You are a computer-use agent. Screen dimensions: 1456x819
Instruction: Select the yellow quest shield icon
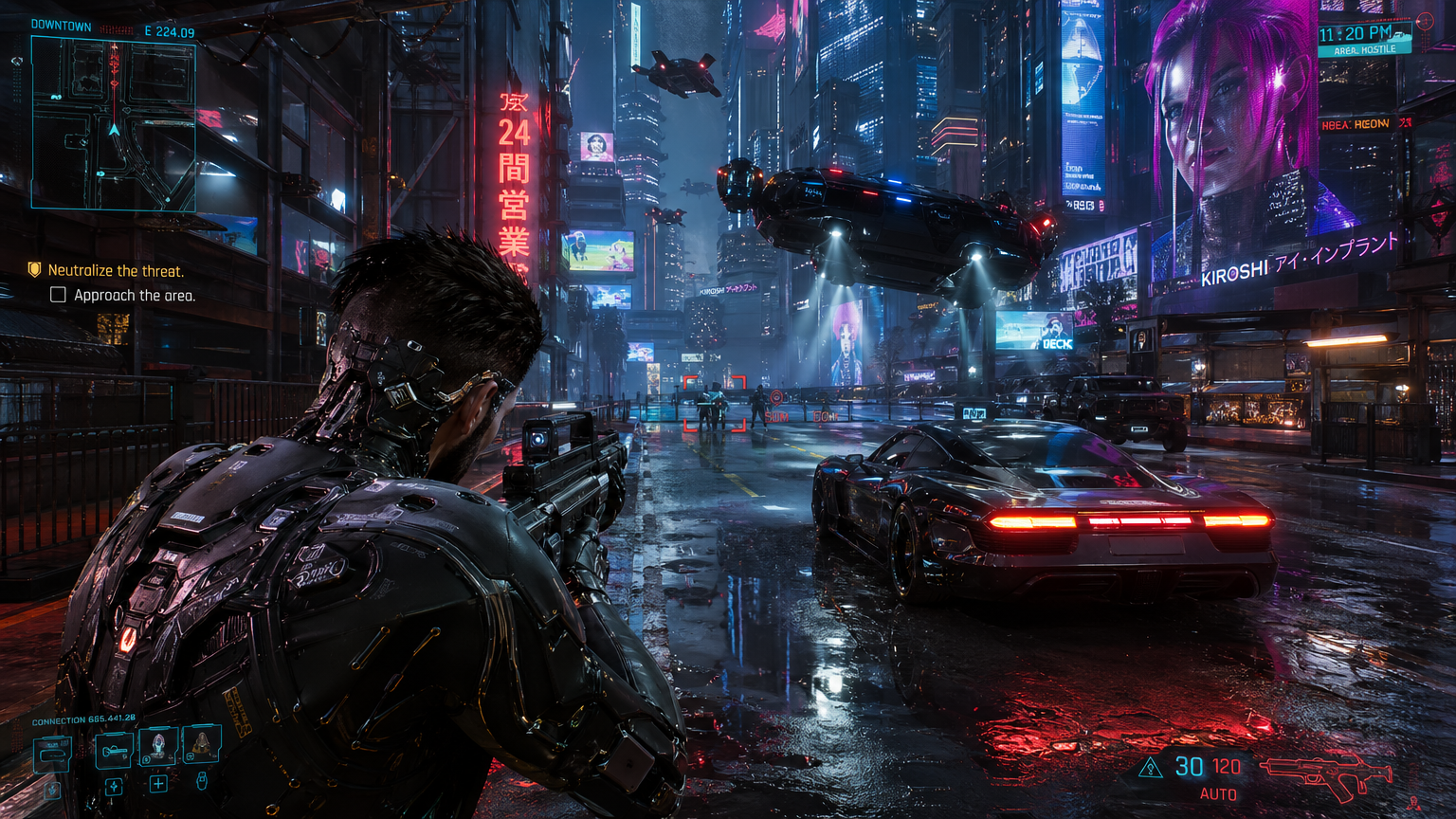35,270
